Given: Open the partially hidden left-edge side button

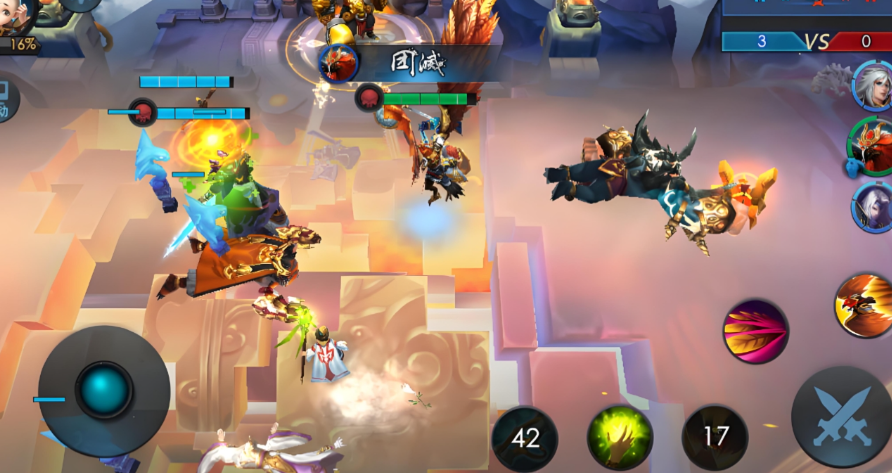Looking at the screenshot, I should (x=6, y=100).
